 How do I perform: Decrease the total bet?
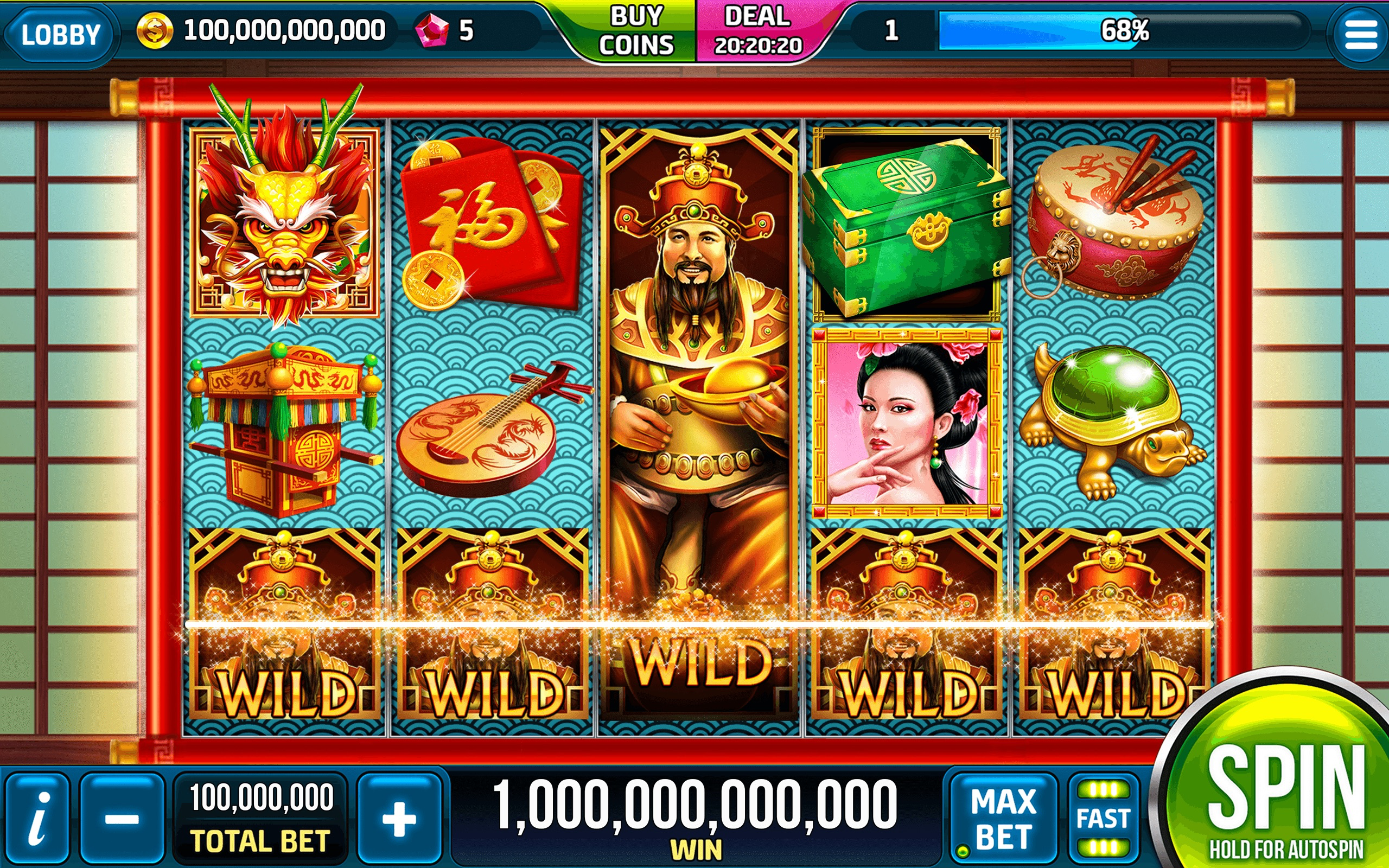click(x=122, y=818)
